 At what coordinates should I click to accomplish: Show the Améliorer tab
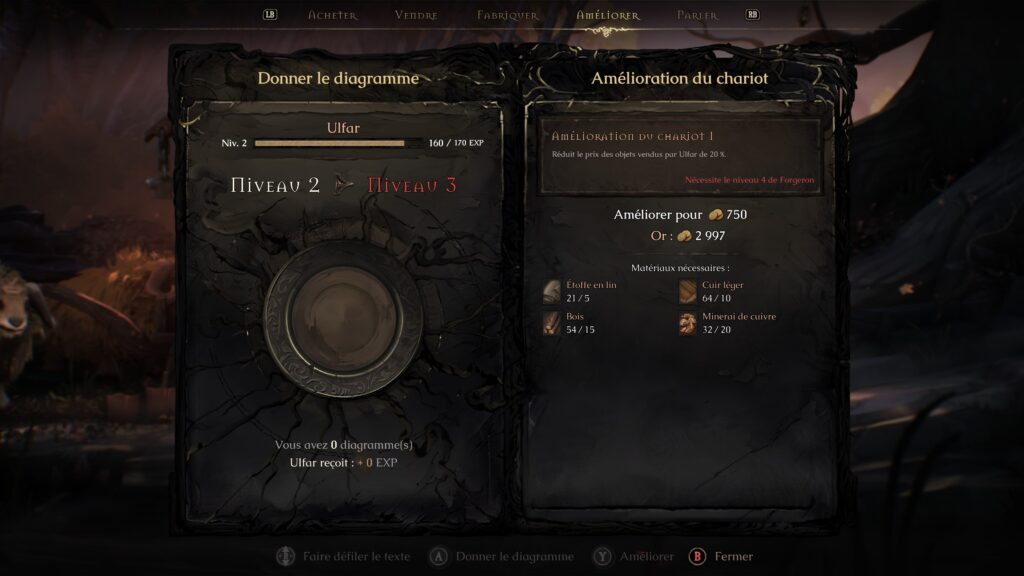coord(608,15)
